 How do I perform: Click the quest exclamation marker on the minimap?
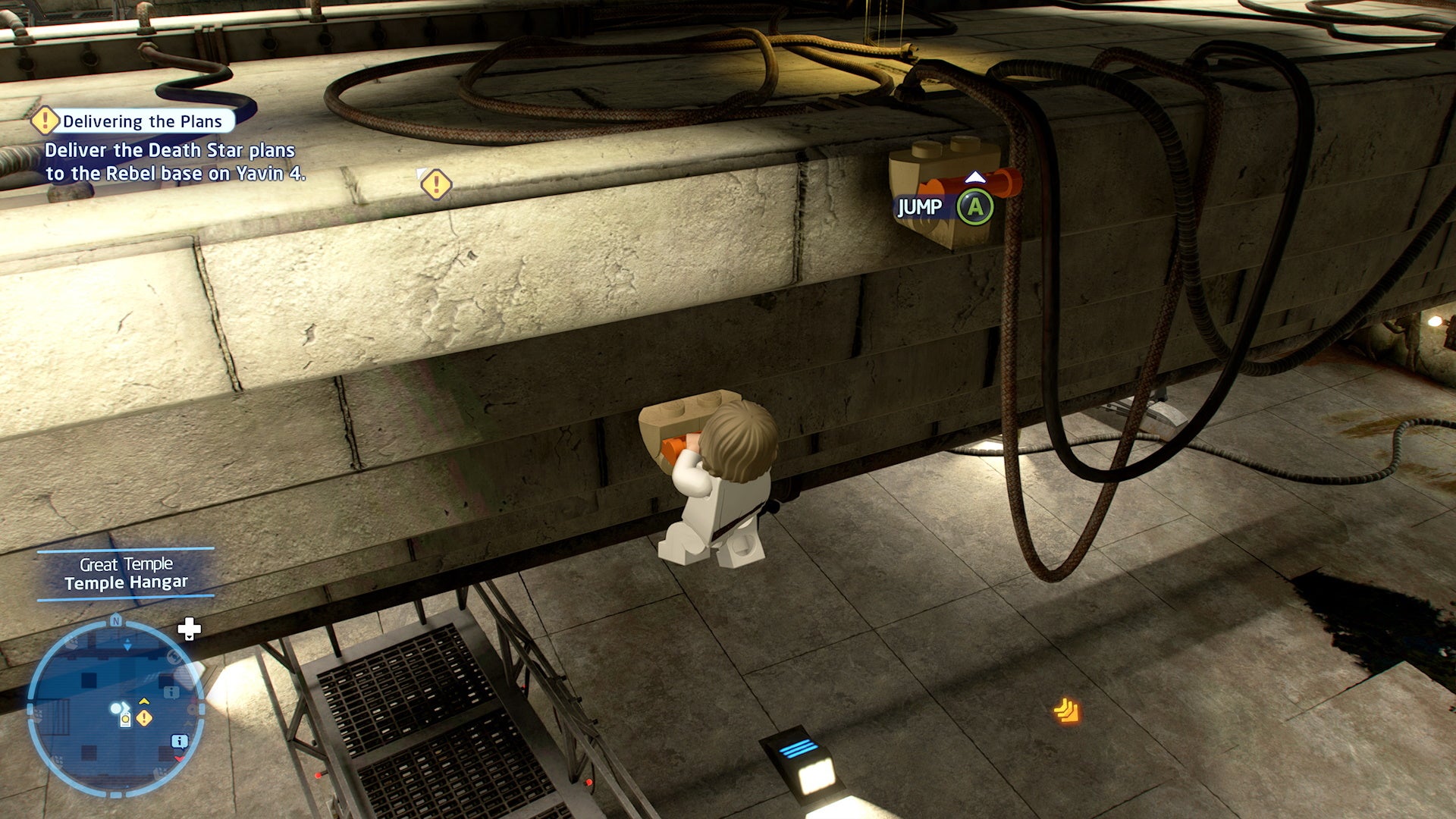pos(144,717)
